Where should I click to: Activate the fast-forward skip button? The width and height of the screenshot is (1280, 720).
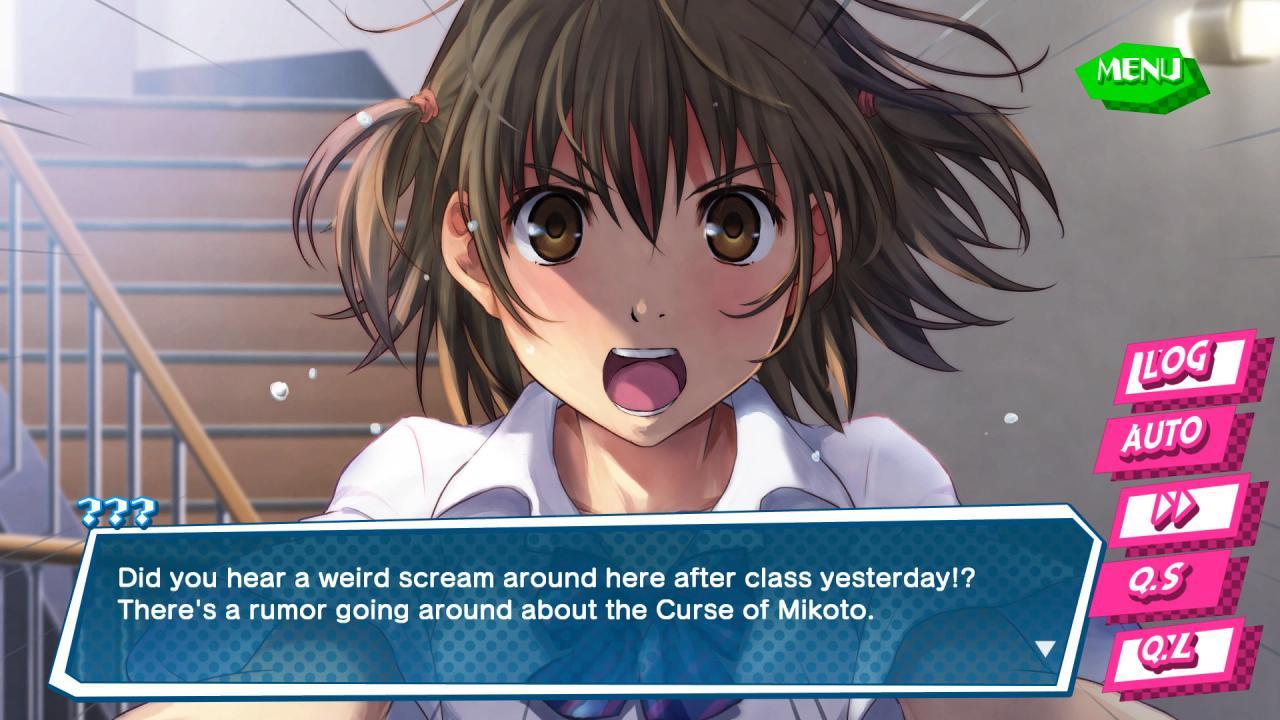tap(1175, 509)
